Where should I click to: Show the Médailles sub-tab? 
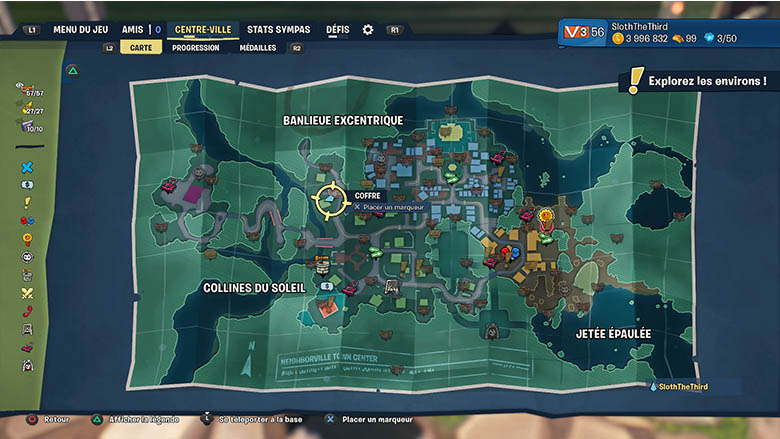click(258, 47)
